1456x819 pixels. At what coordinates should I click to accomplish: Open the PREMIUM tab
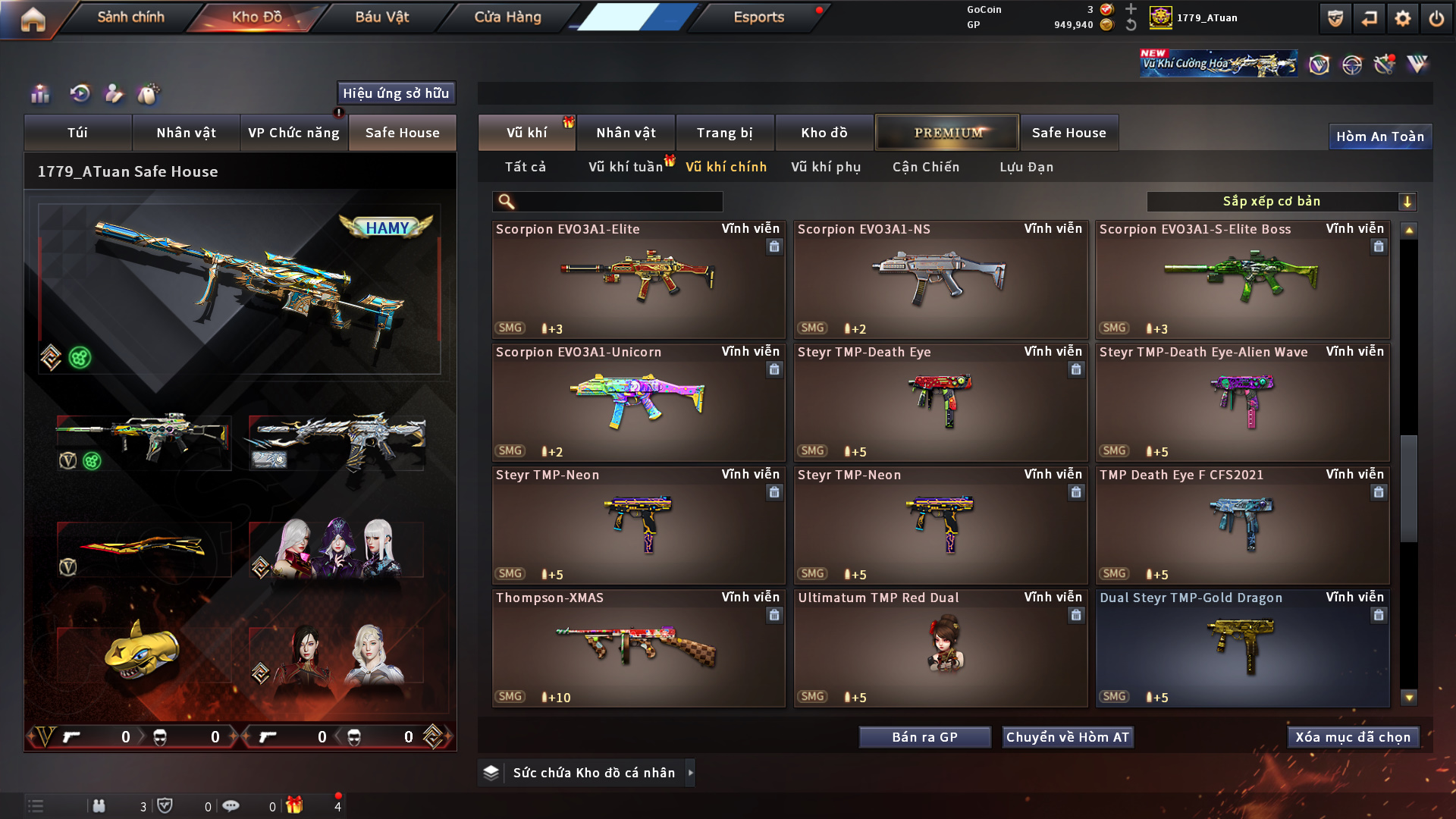[947, 133]
